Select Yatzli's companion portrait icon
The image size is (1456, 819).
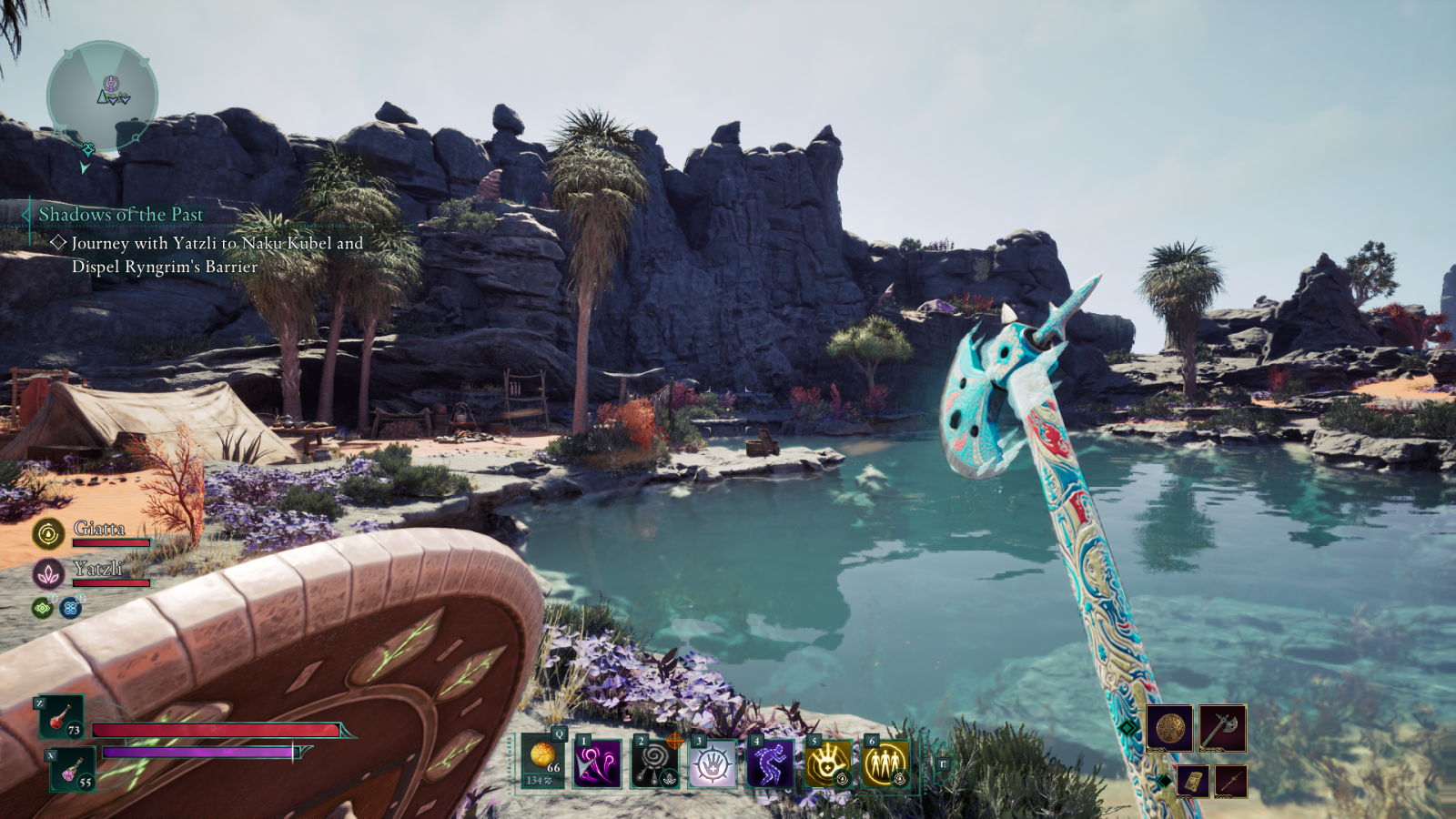[x=48, y=573]
